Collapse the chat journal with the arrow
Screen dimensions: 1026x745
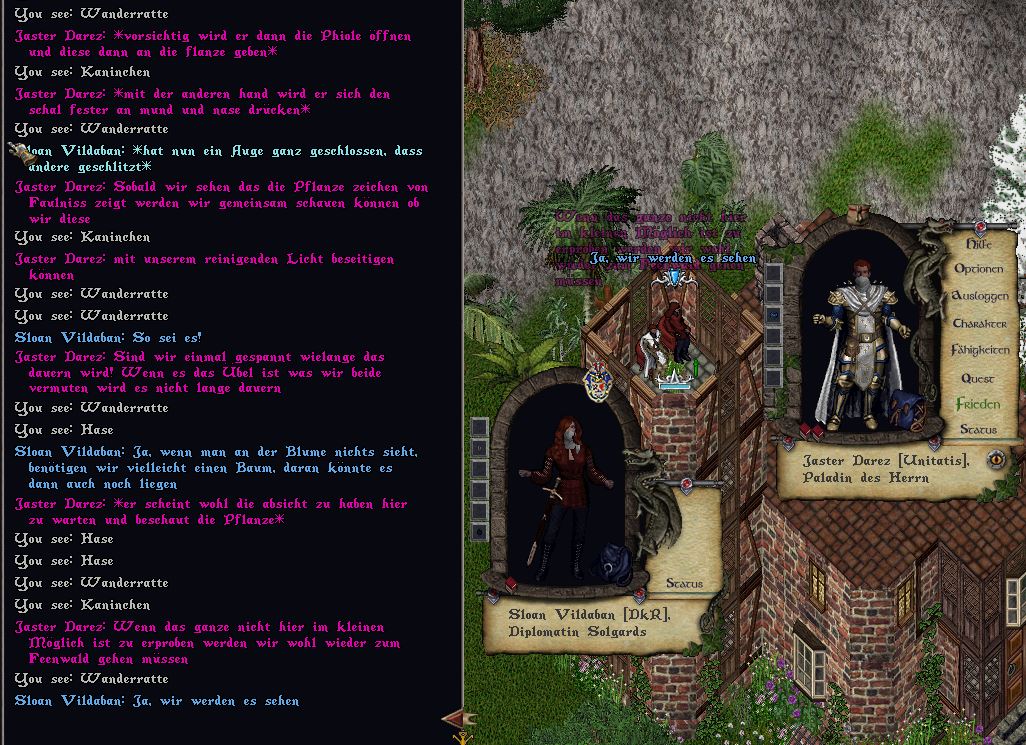pos(459,718)
